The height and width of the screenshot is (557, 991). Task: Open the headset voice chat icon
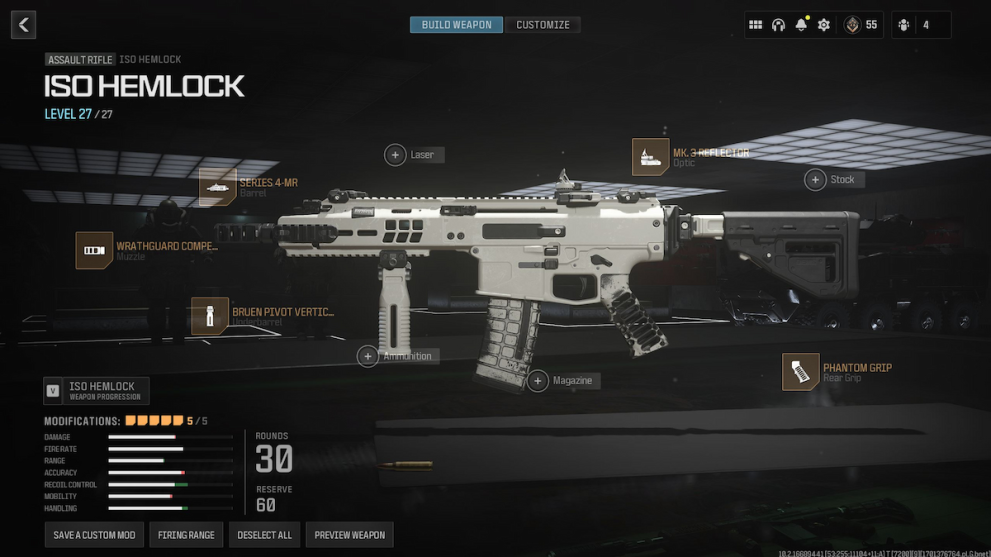pyautogui.click(x=778, y=25)
